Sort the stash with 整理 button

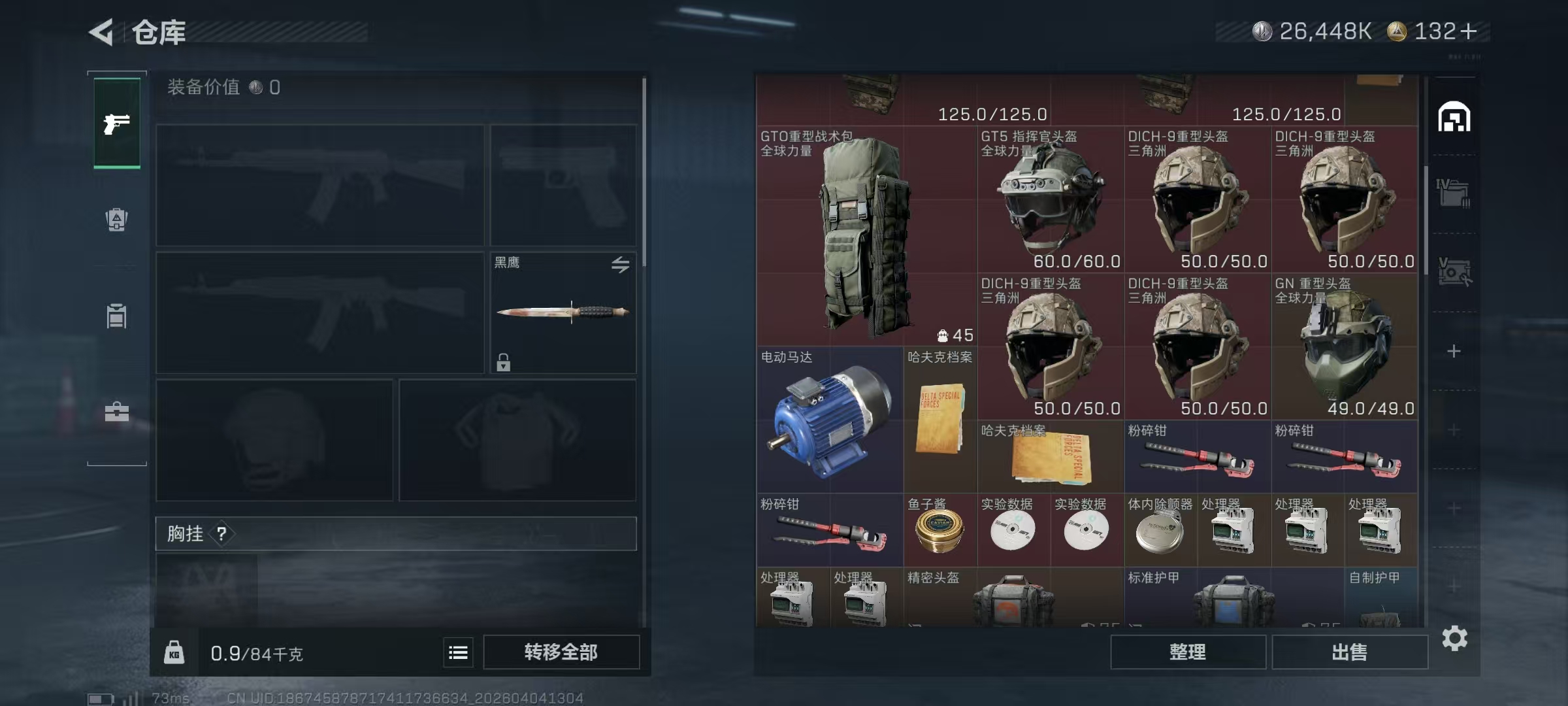point(1187,652)
